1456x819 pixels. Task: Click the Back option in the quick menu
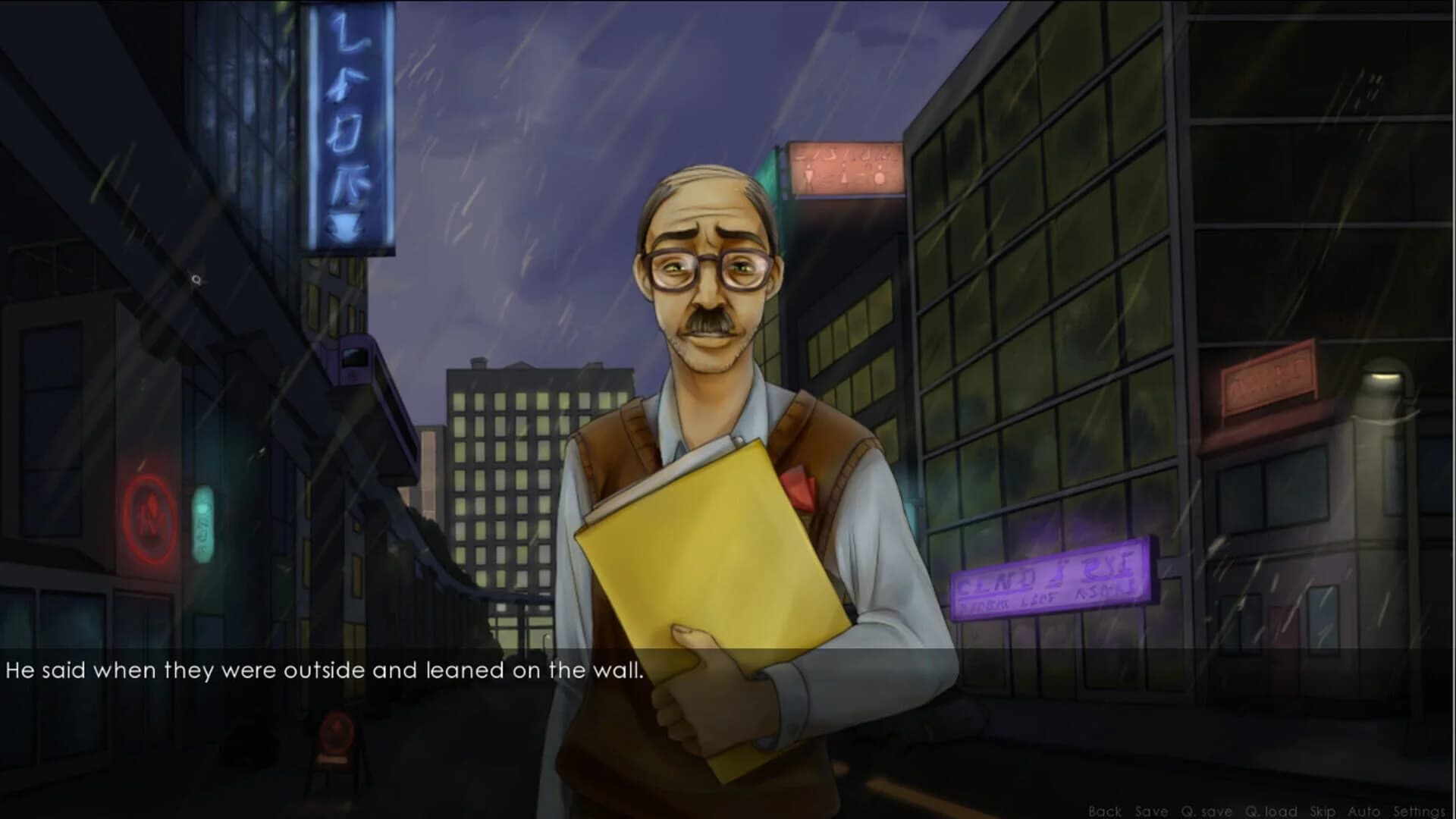[1105, 811]
